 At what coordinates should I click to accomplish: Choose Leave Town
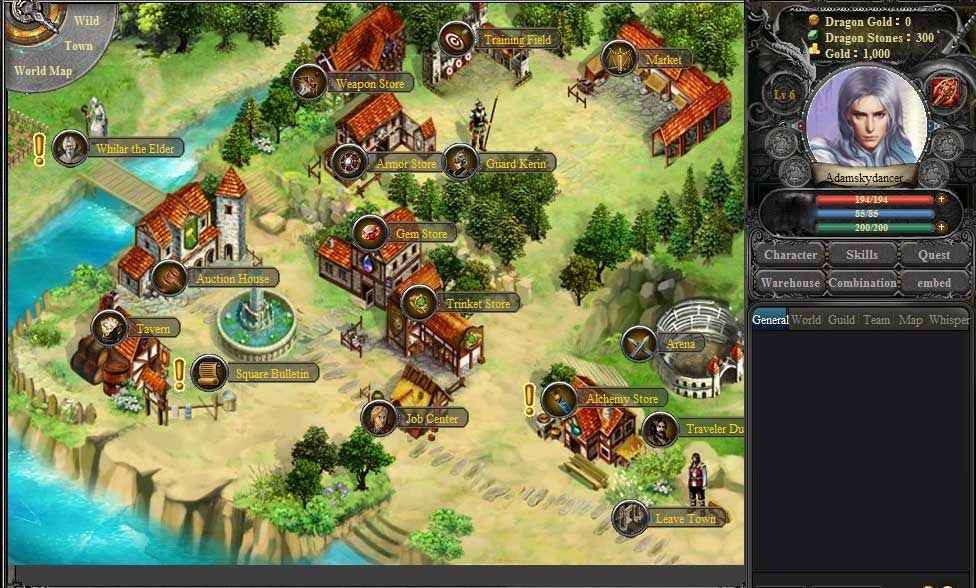coord(684,519)
